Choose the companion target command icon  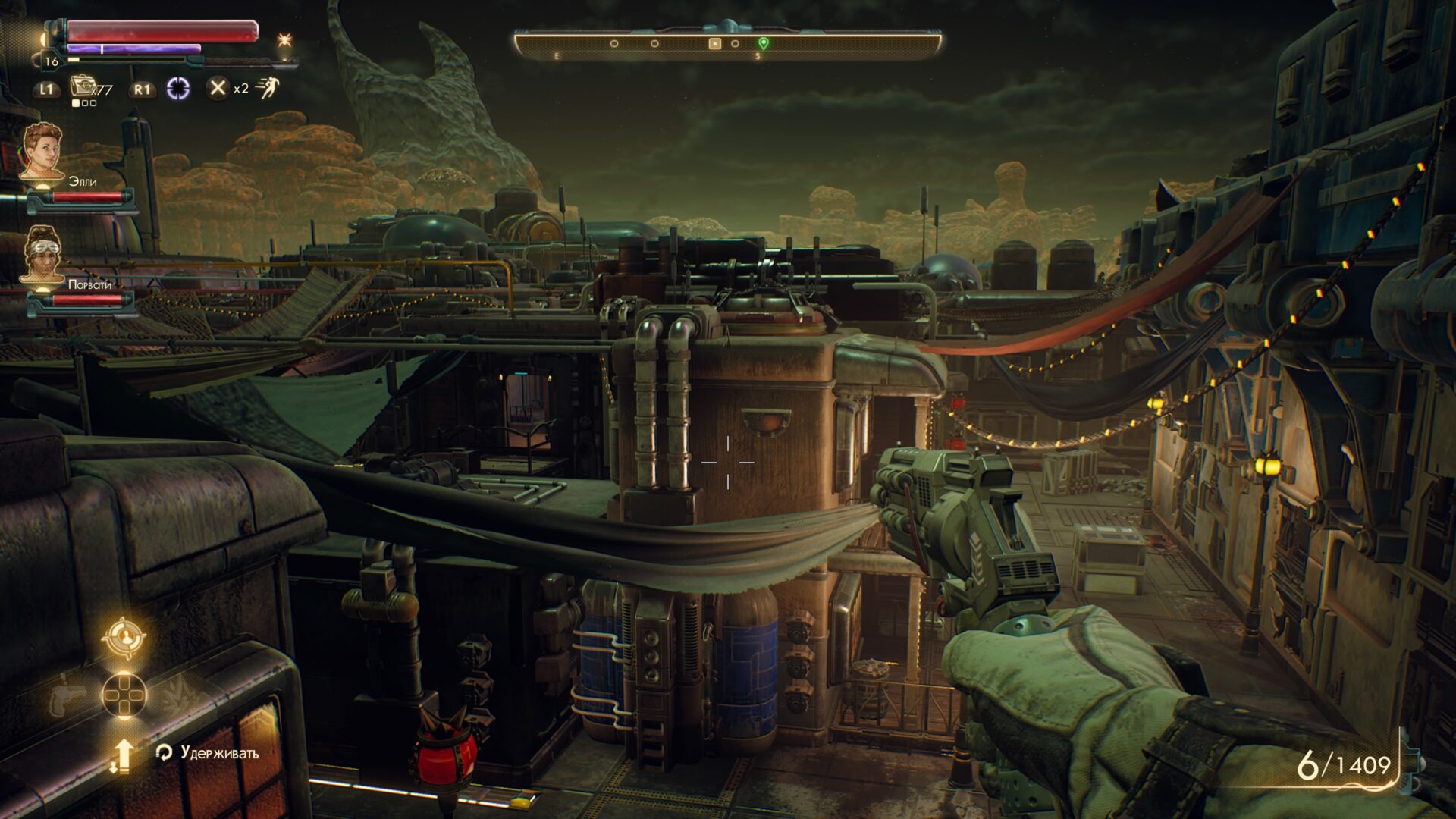coord(124,638)
